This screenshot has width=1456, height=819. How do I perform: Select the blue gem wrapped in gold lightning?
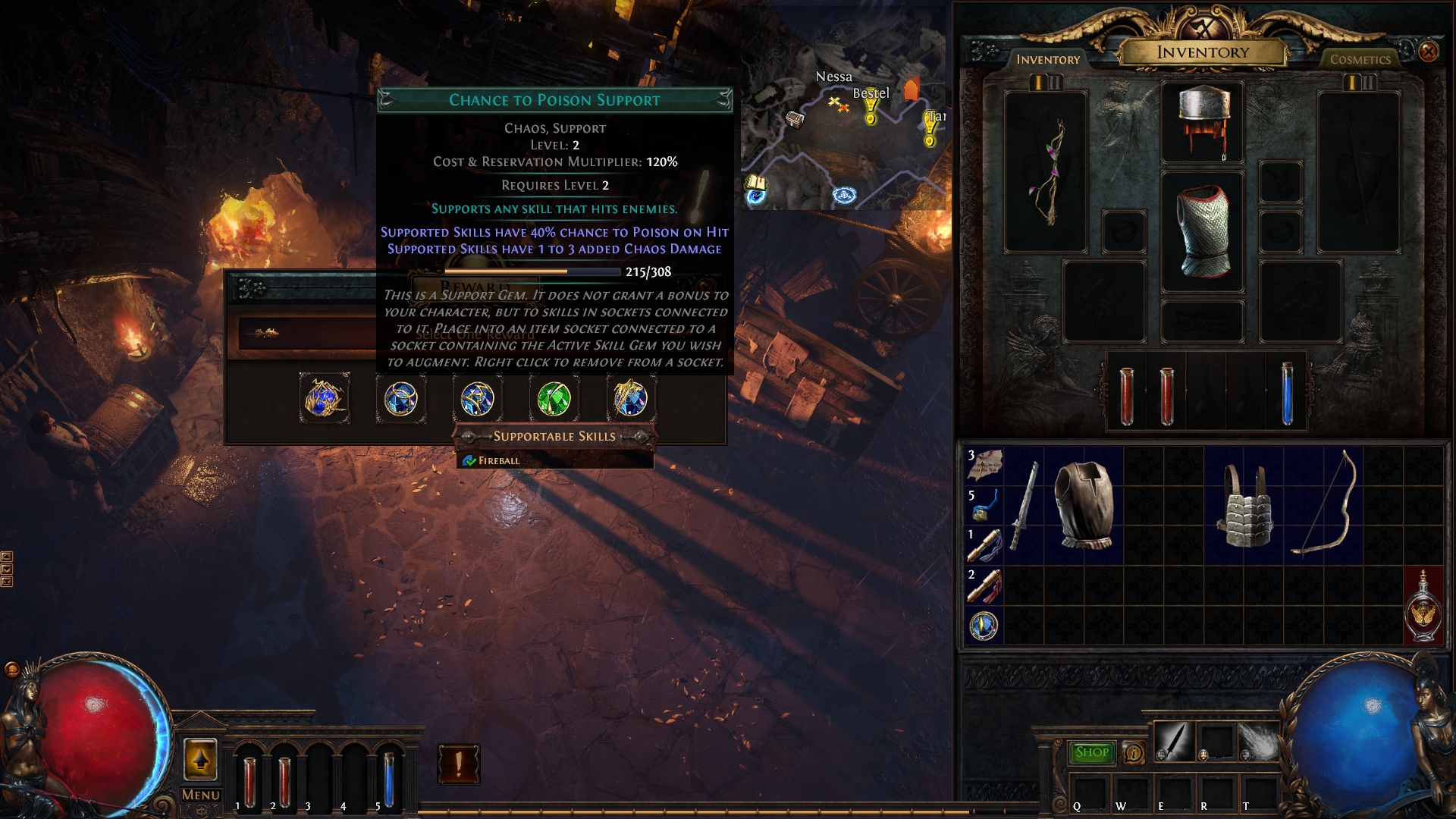click(325, 399)
